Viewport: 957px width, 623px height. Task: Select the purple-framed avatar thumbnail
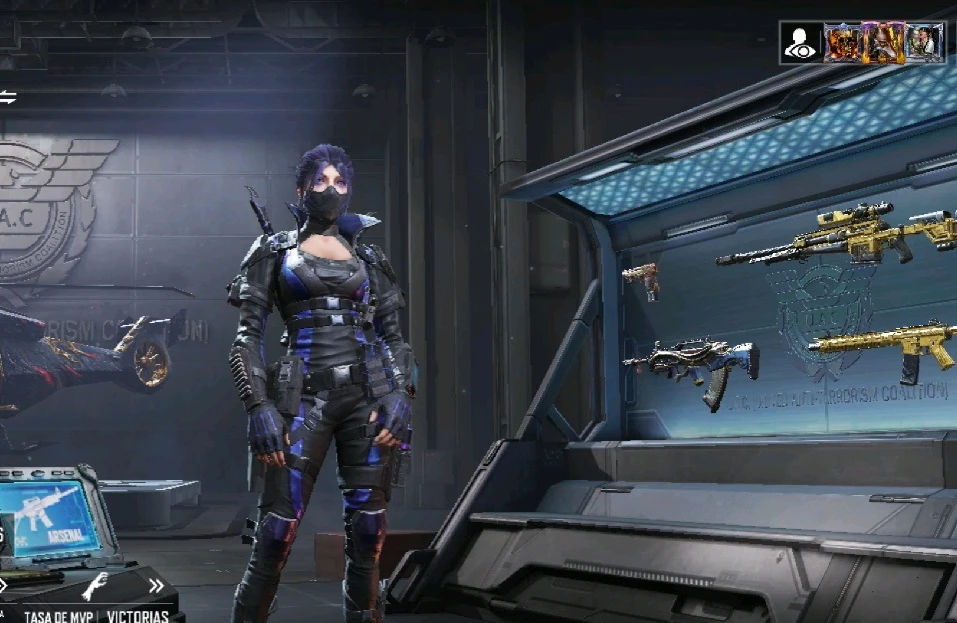coord(883,43)
